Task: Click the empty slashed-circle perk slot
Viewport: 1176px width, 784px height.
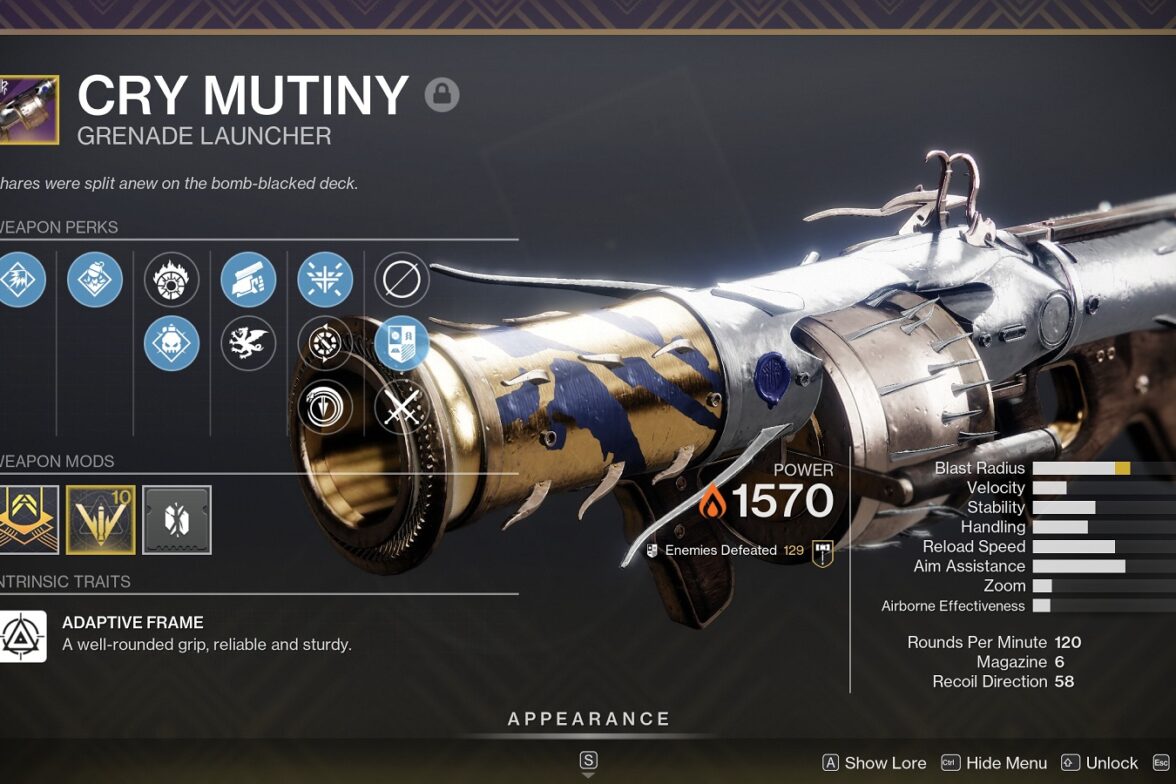Action: (402, 279)
